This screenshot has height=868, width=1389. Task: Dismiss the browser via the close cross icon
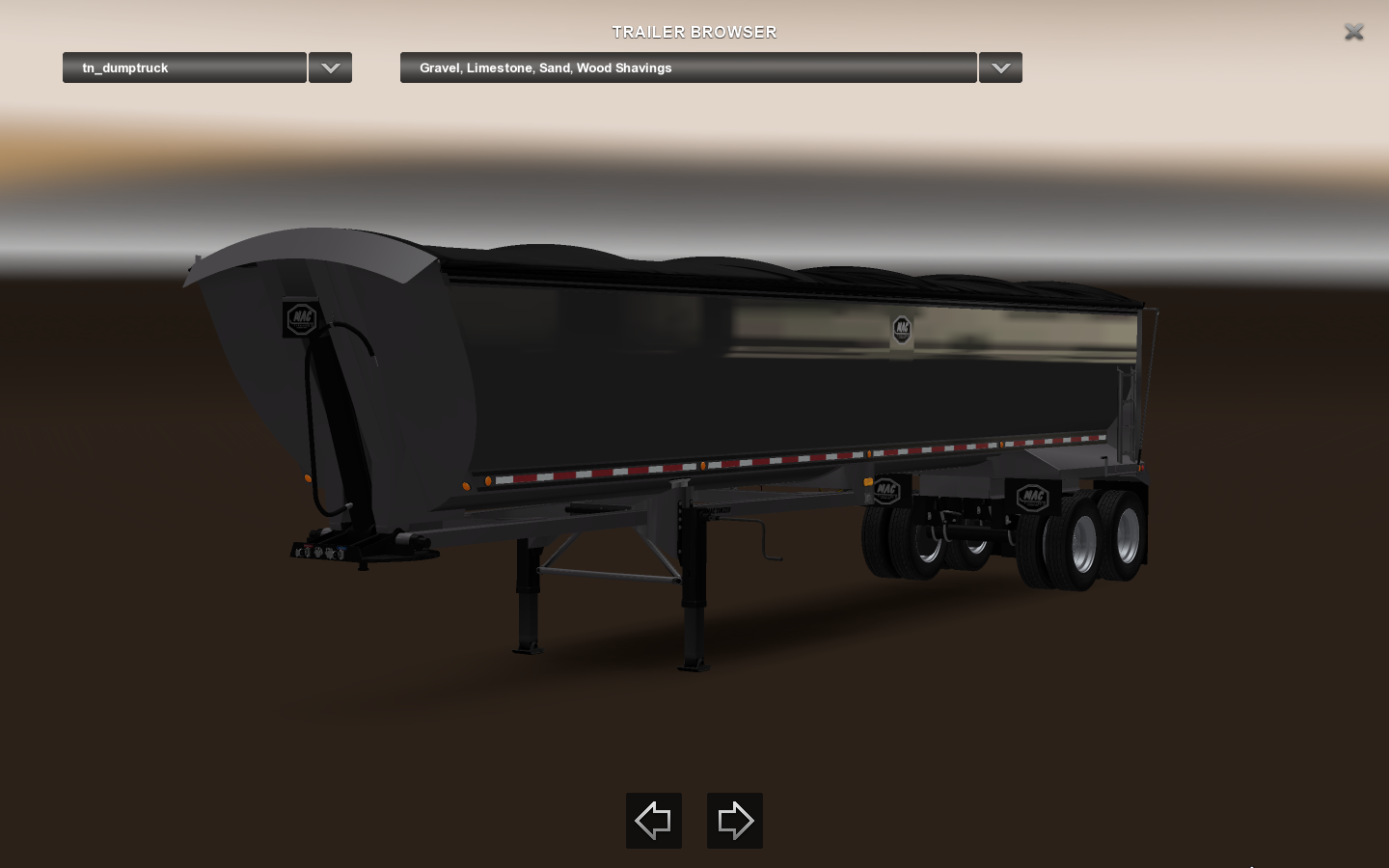click(x=1354, y=32)
